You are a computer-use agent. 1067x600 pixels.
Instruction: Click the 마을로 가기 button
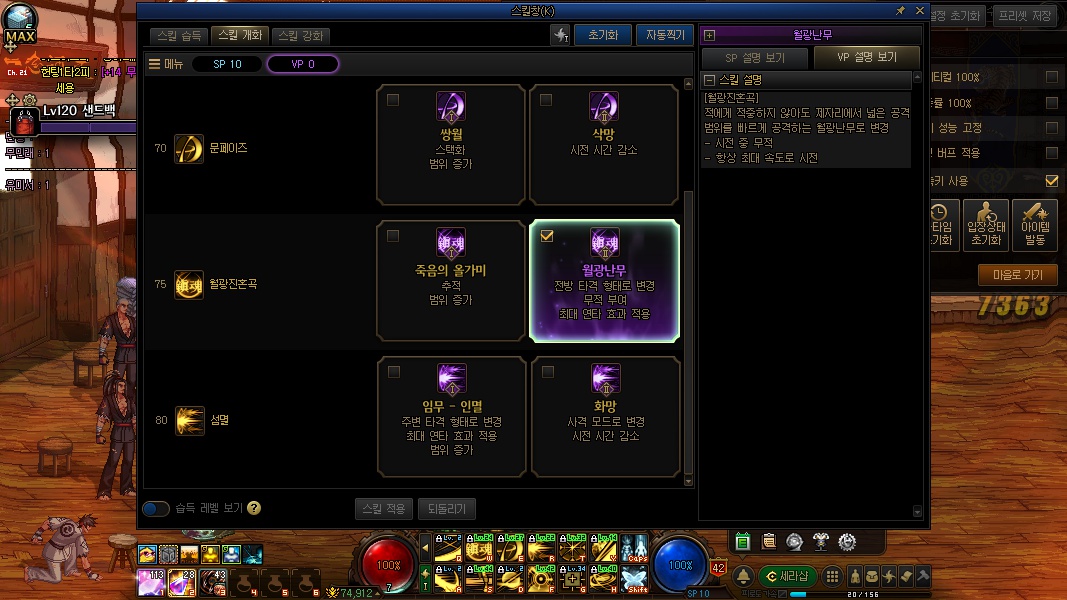tap(1017, 275)
